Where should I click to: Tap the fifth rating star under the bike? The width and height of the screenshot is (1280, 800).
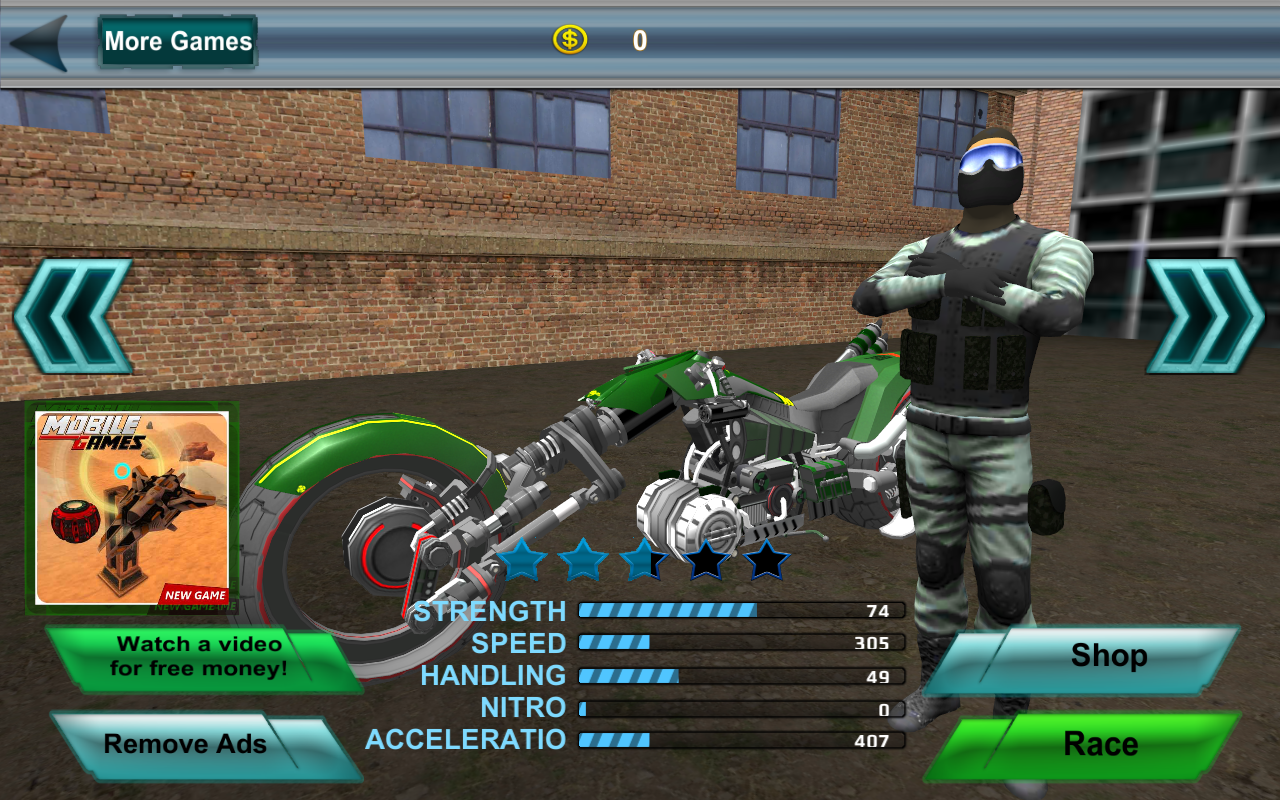click(766, 559)
